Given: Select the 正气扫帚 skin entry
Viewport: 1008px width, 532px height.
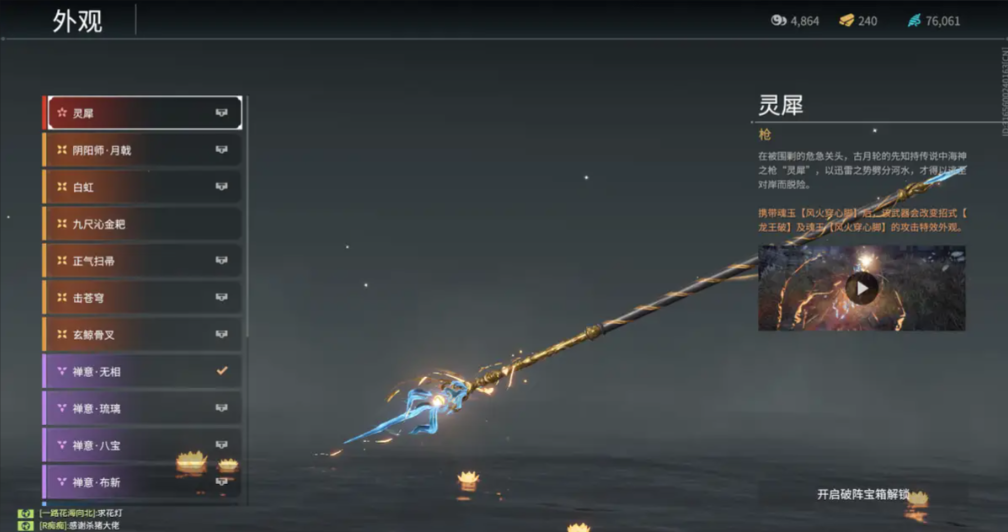Looking at the screenshot, I should (142, 261).
